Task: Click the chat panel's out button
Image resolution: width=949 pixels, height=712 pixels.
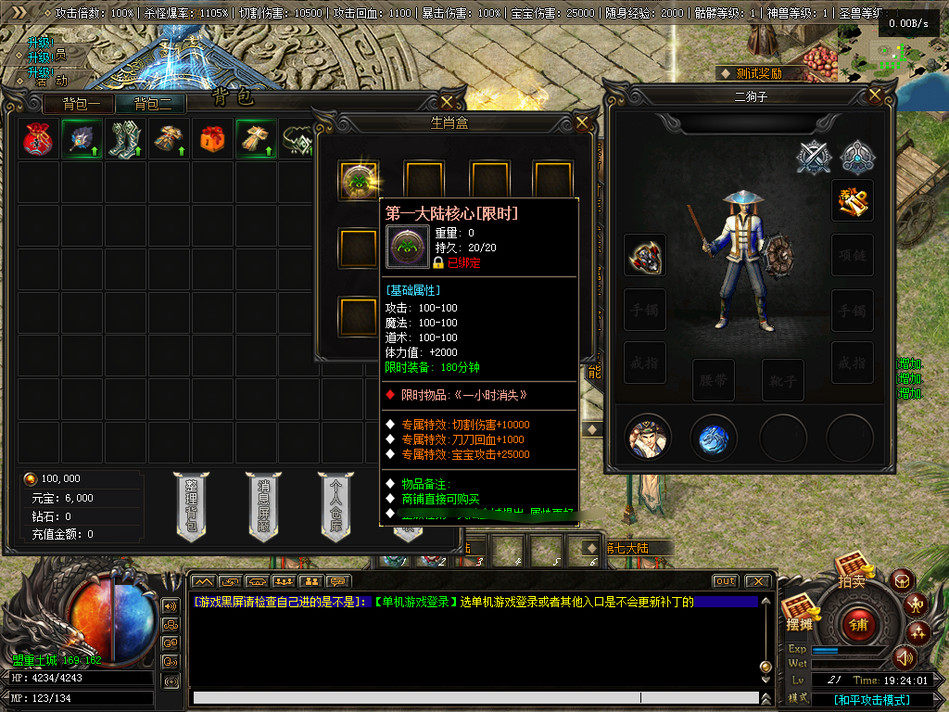Action: point(726,581)
